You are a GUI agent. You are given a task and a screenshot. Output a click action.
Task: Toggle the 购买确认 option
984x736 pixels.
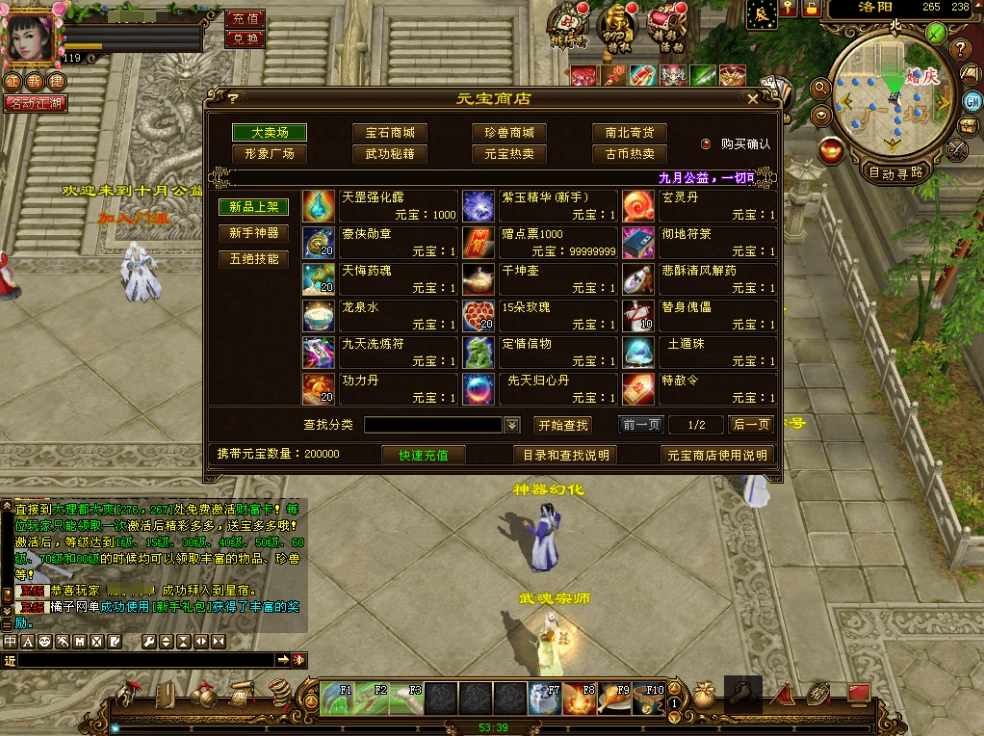point(706,144)
